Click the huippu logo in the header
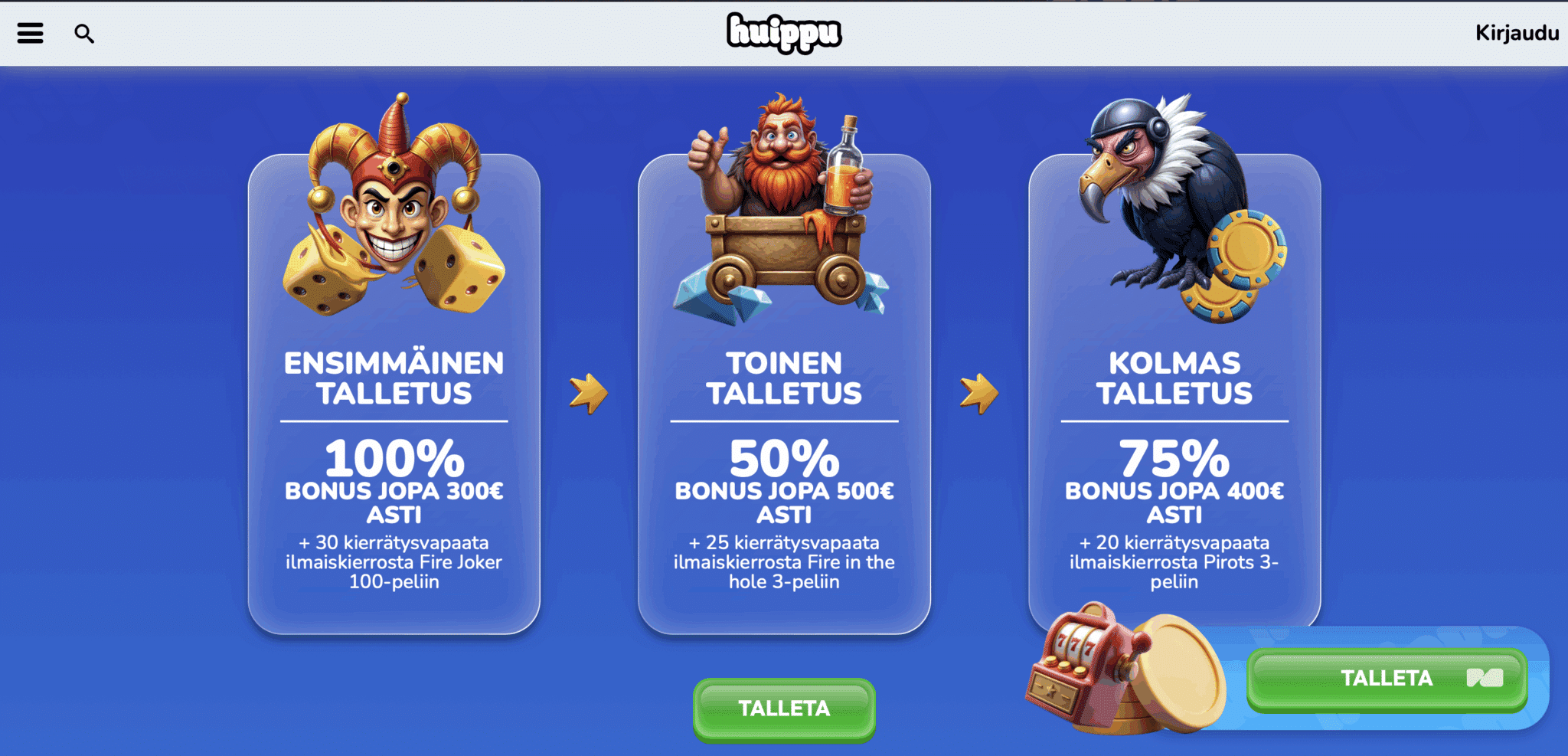This screenshot has height=756, width=1568. click(x=784, y=33)
